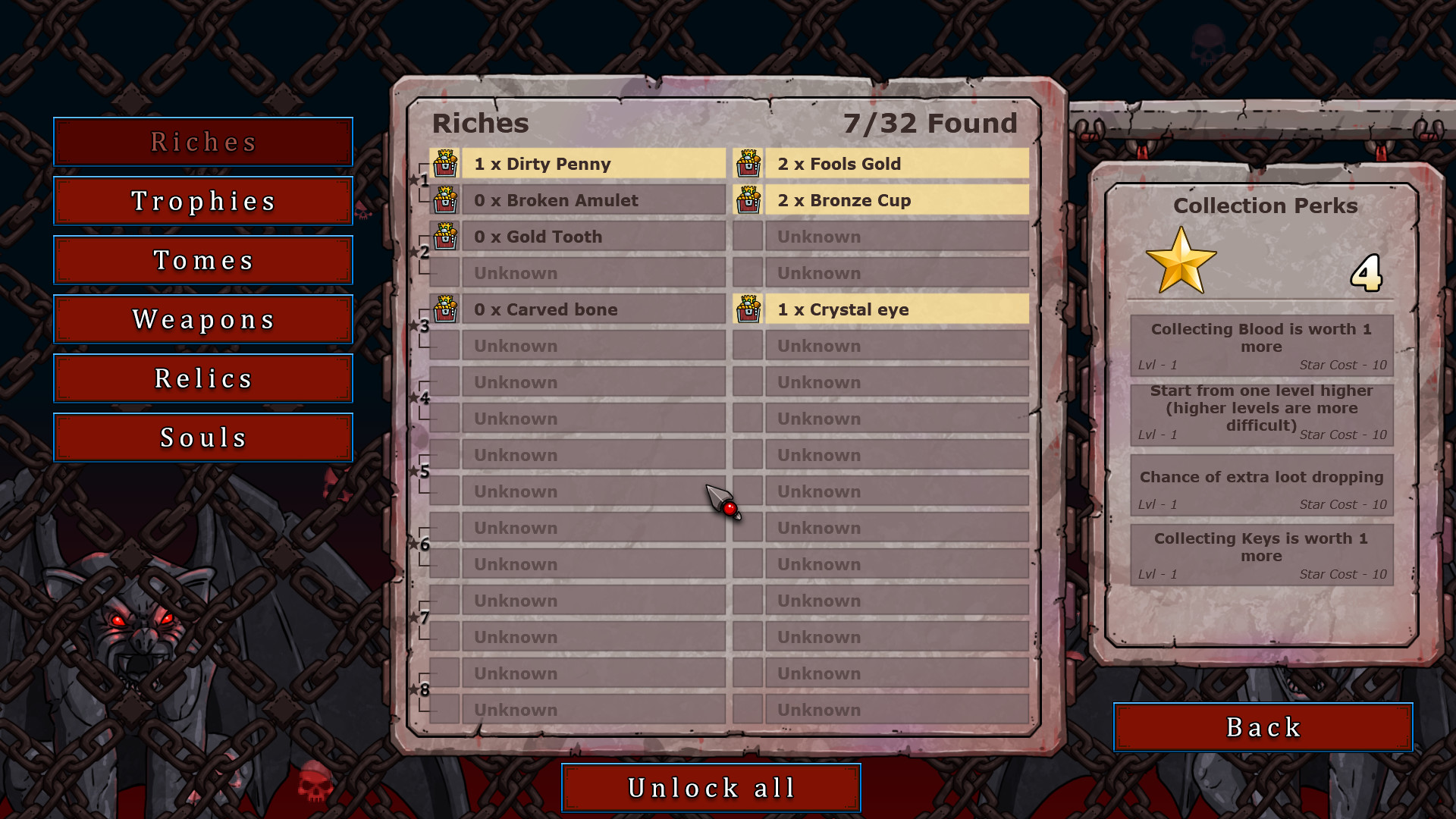Open the Tomes collection
Image resolution: width=1456 pixels, height=819 pixels.
coord(202,260)
